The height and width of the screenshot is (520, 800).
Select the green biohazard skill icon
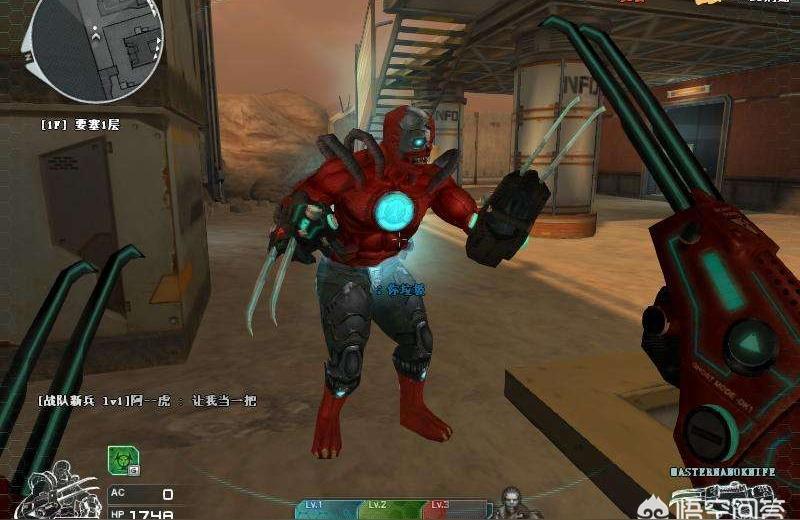tap(122, 460)
